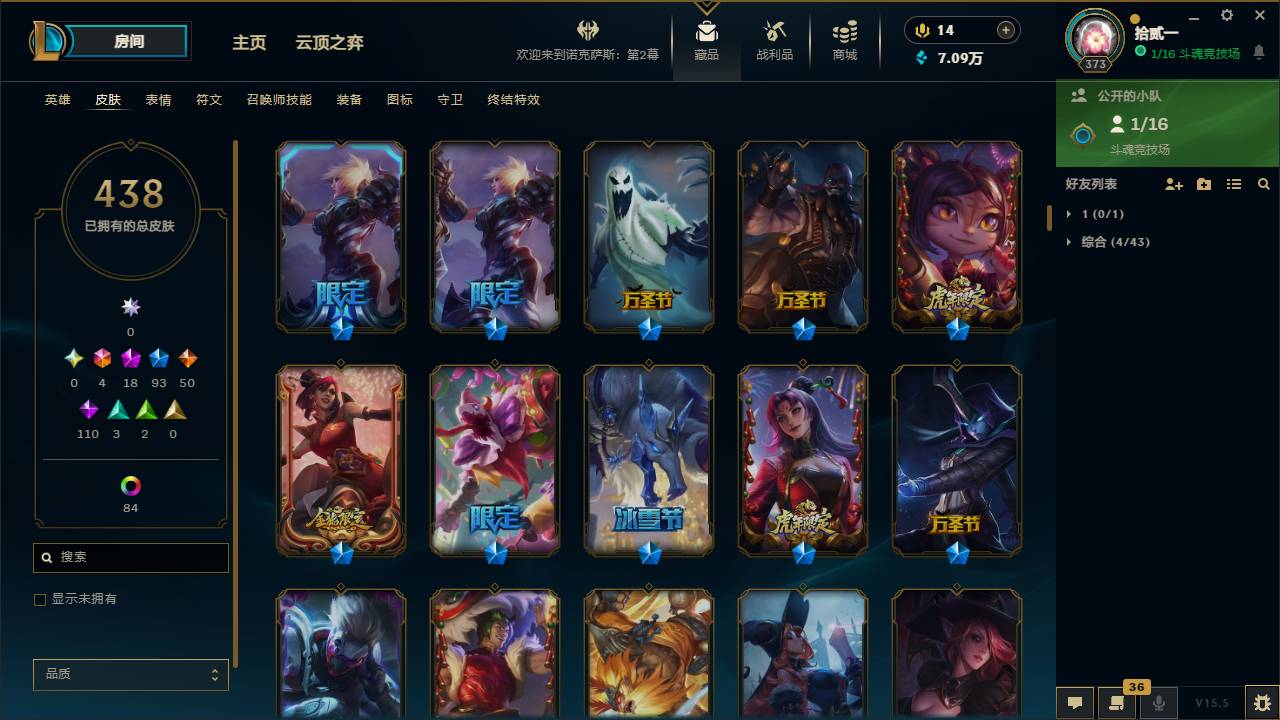
Task: Open the chat bubble icon at bottom right
Action: (x=1075, y=703)
